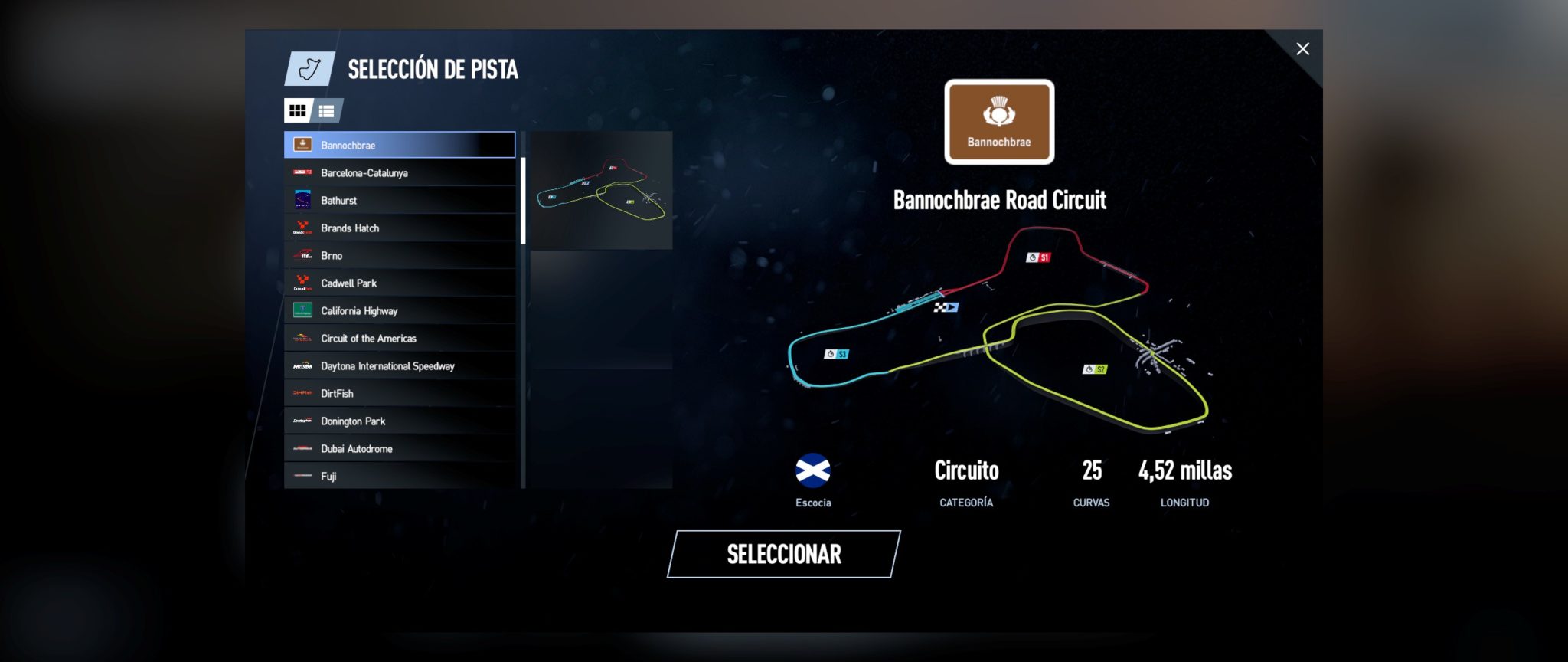The width and height of the screenshot is (1568, 662).
Task: Switch to grid view layout
Action: tap(297, 111)
